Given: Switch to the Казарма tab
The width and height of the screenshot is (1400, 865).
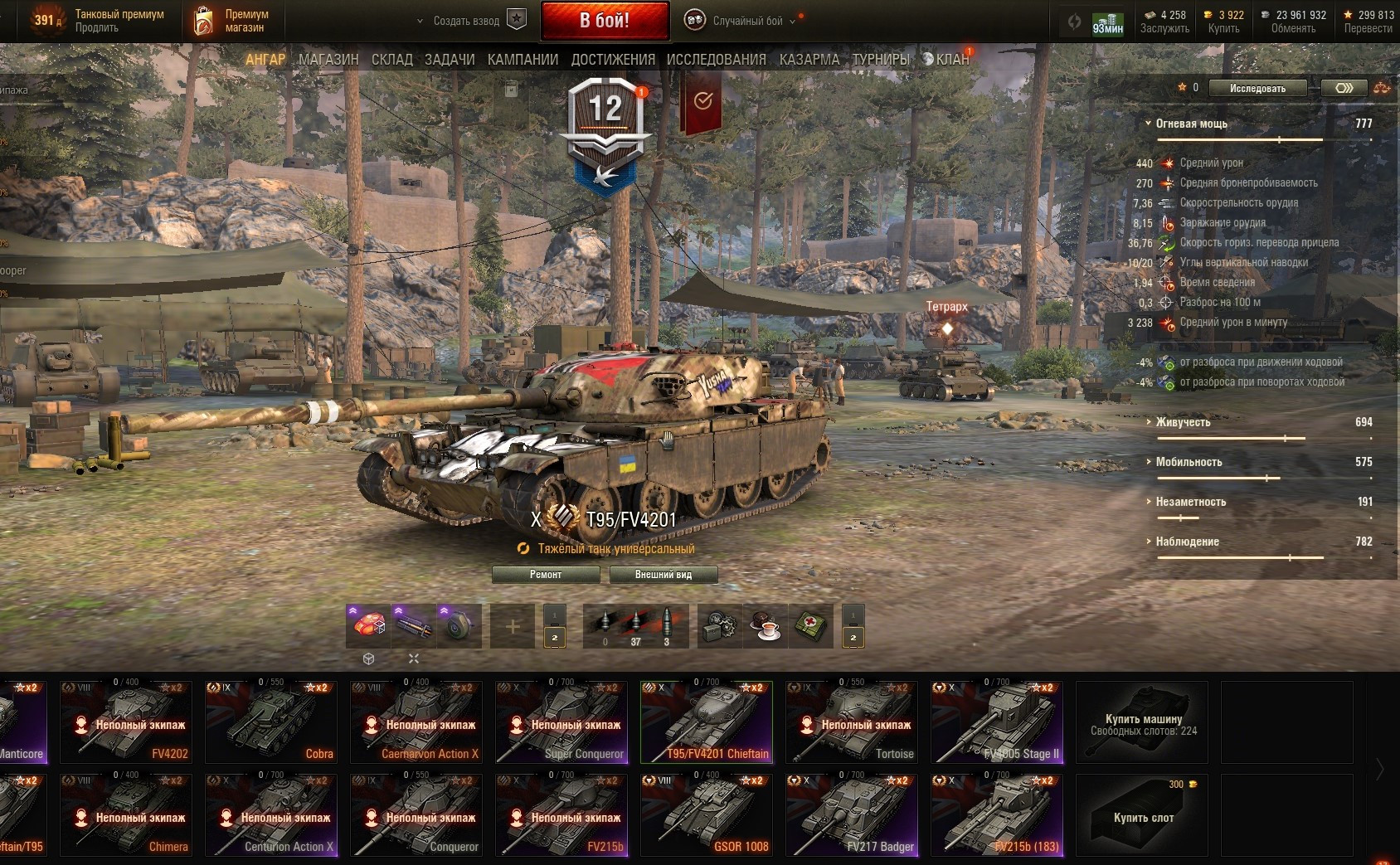Looking at the screenshot, I should click(809, 60).
